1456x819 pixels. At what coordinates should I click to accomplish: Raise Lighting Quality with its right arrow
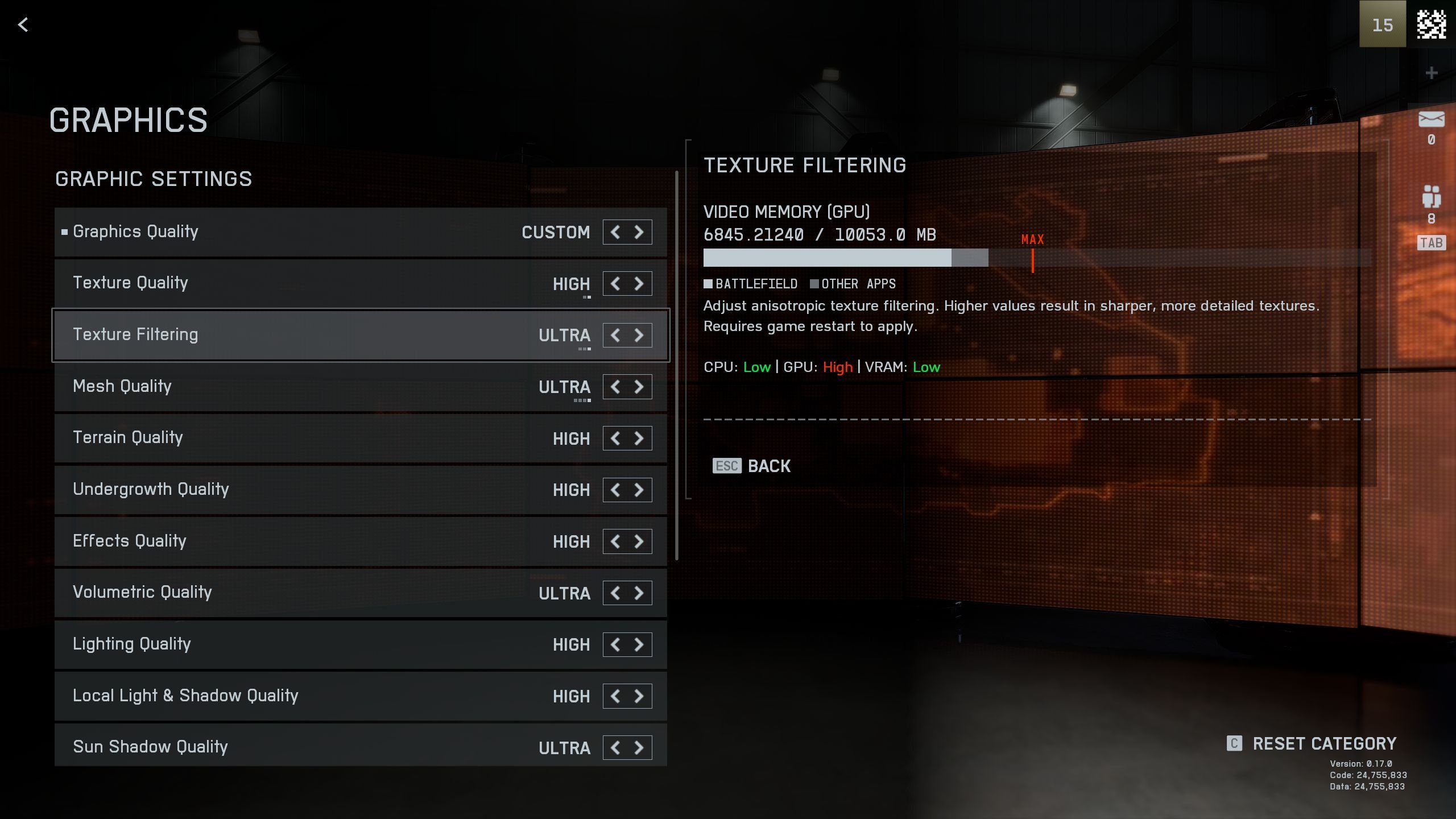coord(639,644)
